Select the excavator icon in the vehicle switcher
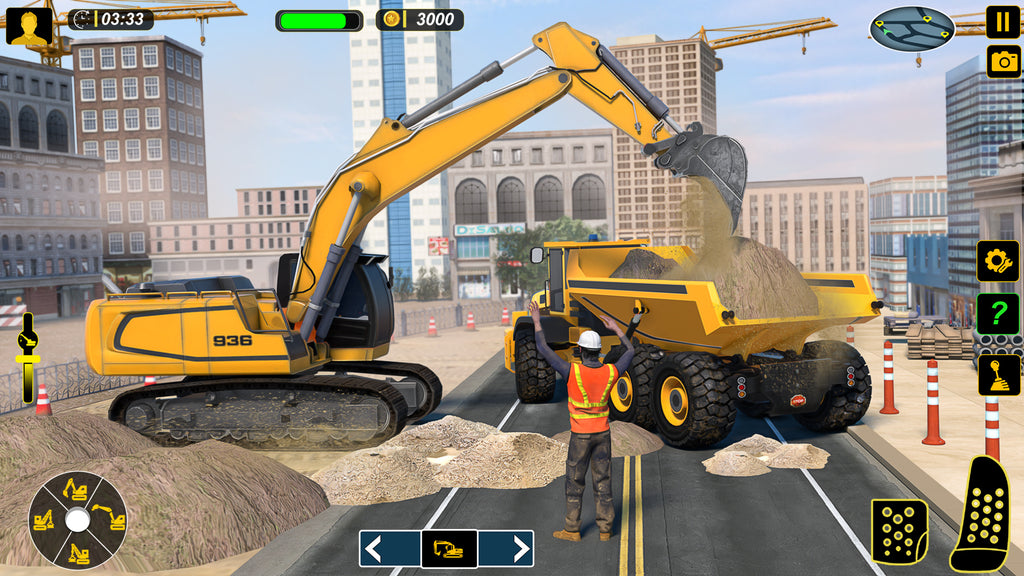 tap(448, 548)
